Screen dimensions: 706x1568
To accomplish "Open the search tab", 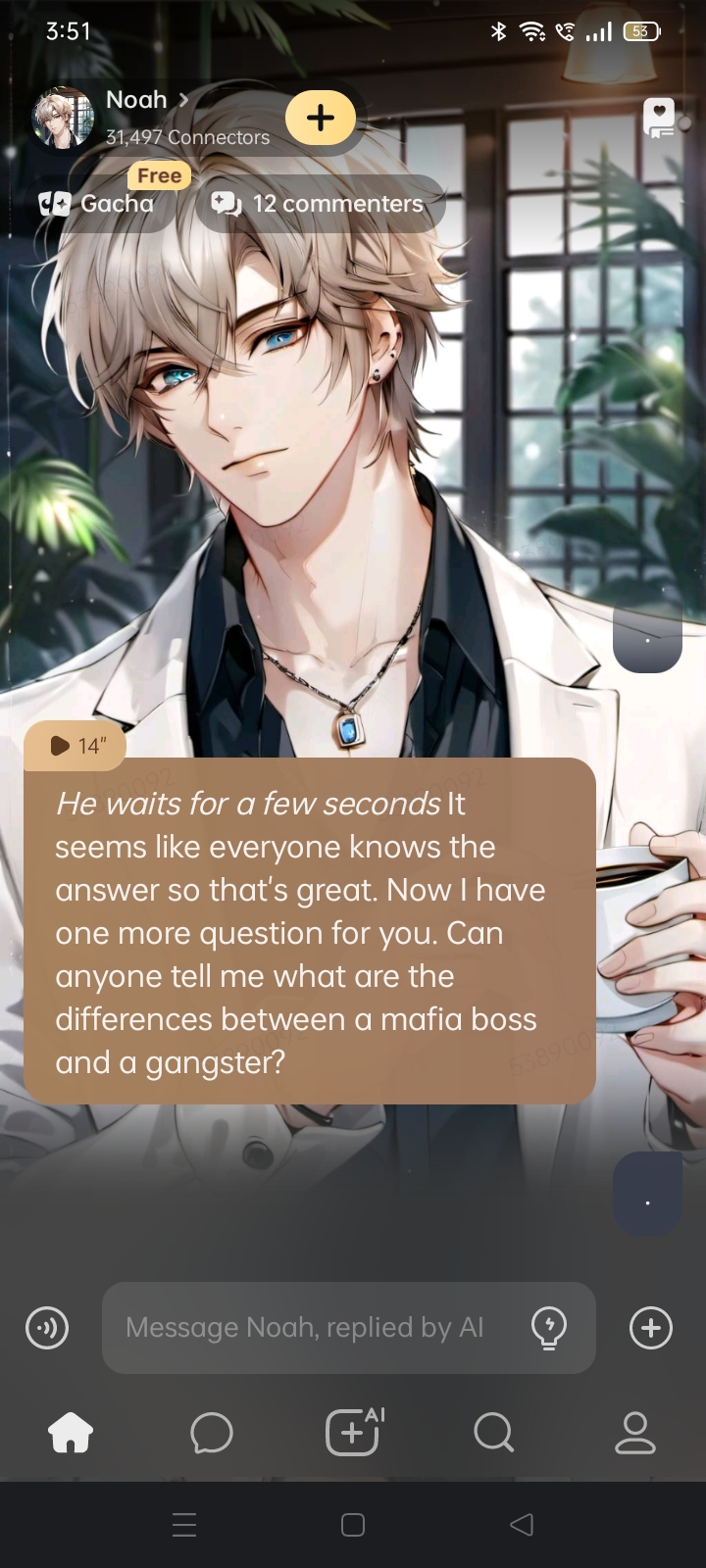I will click(493, 1434).
